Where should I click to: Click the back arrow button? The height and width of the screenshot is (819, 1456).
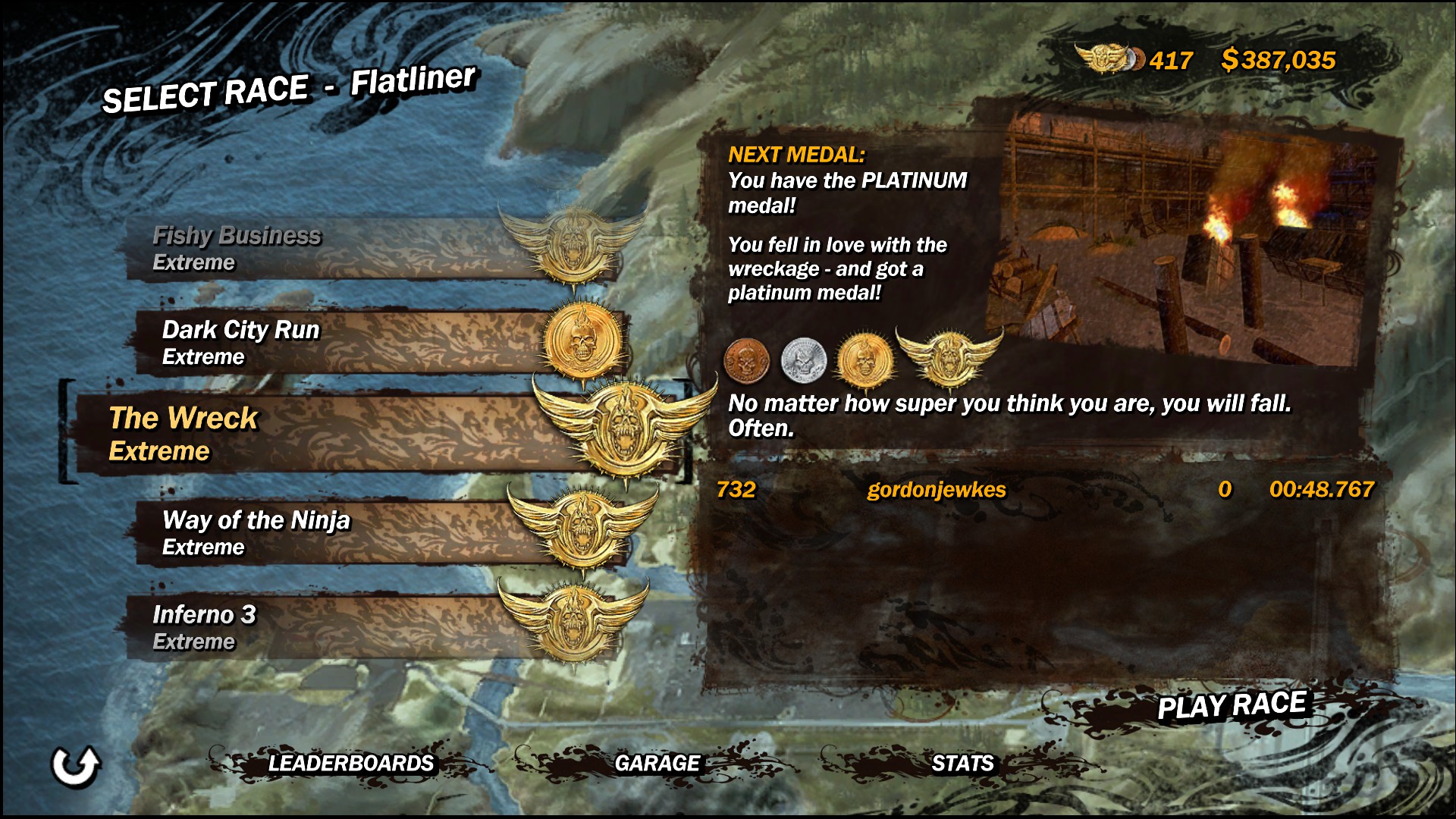(x=75, y=766)
